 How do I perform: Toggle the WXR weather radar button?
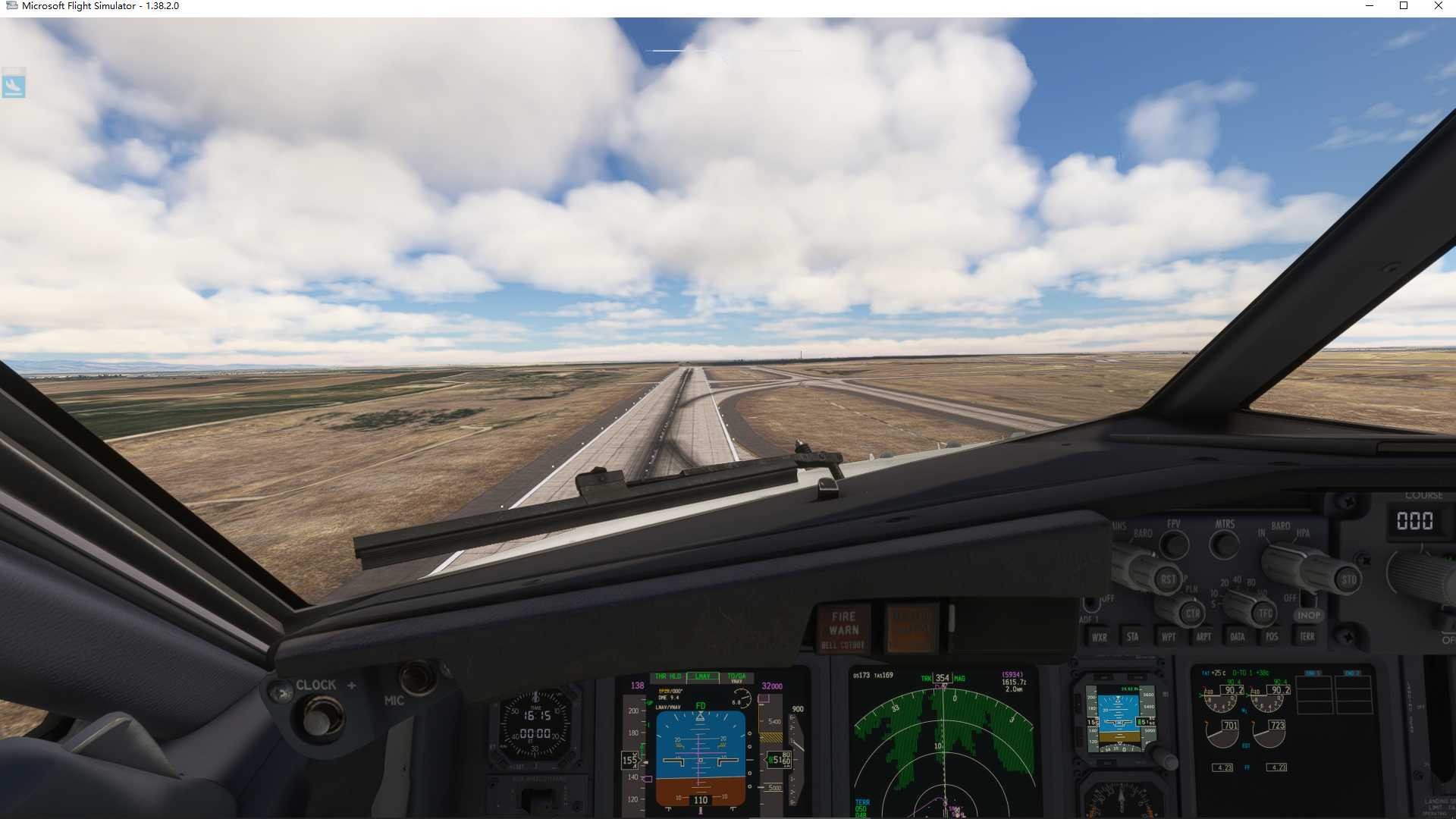pos(1099,638)
